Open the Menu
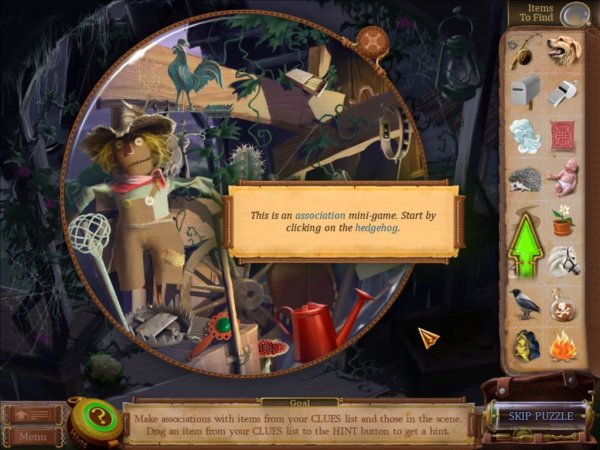Viewport: 600px width, 450px height. [x=32, y=436]
